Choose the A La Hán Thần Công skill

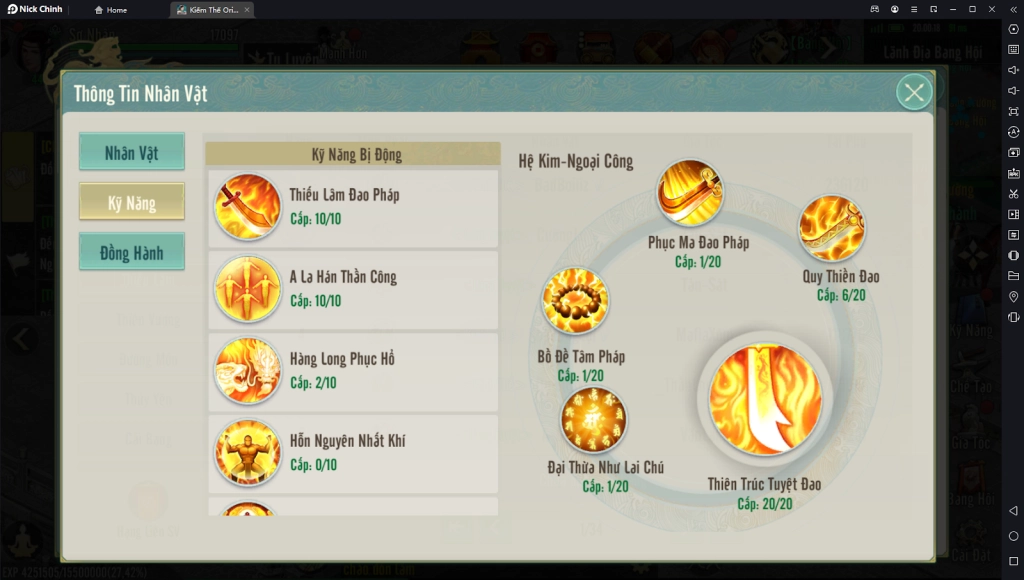coord(352,289)
